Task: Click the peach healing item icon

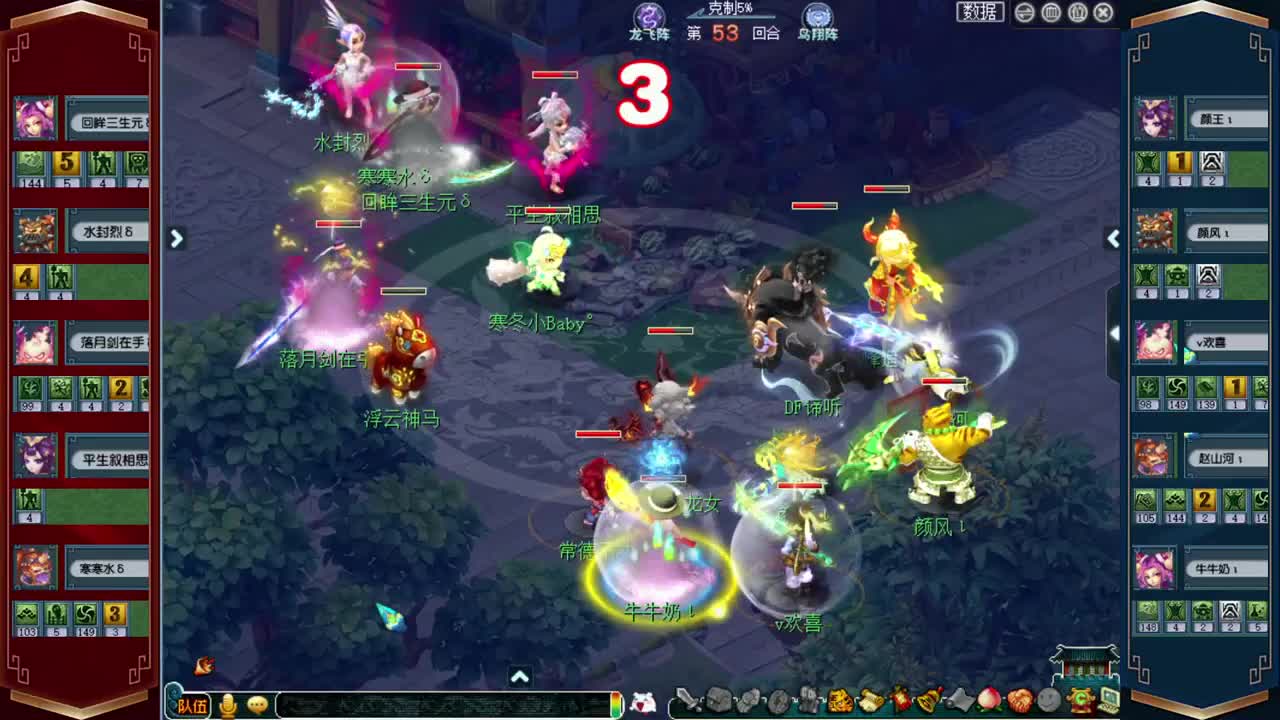Action: (x=990, y=702)
